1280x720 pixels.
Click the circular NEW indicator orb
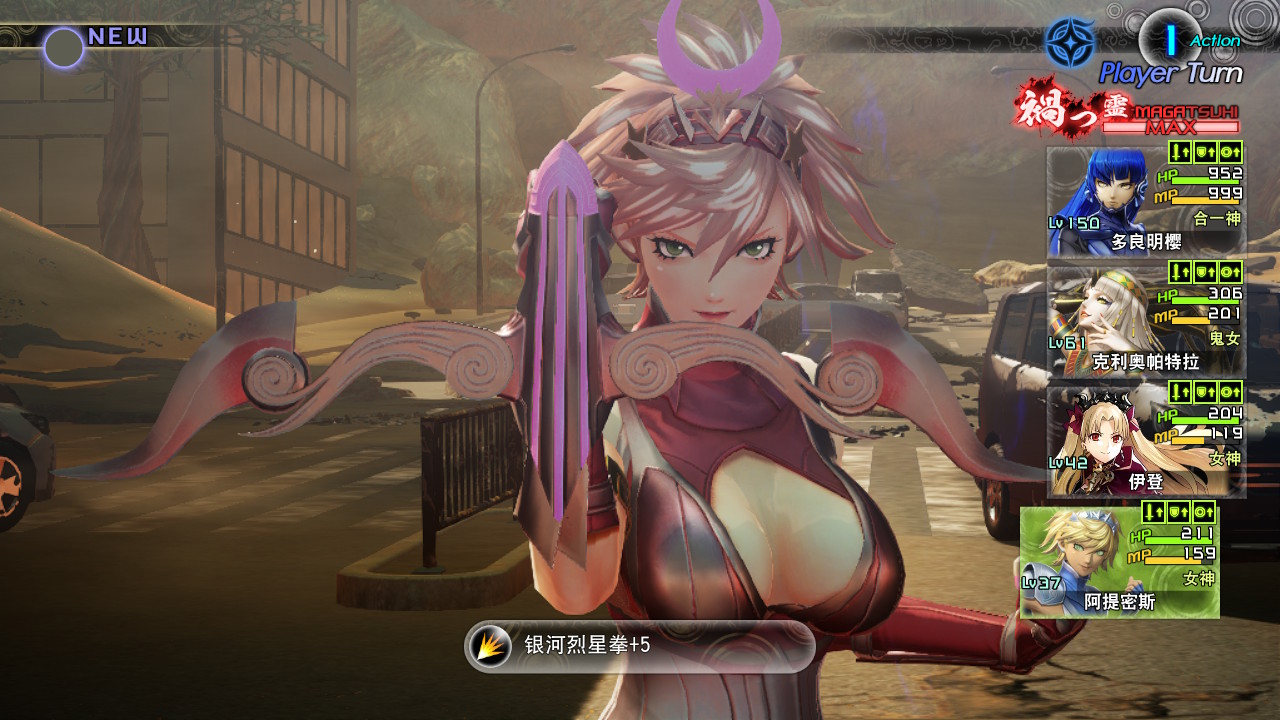click(x=62, y=43)
